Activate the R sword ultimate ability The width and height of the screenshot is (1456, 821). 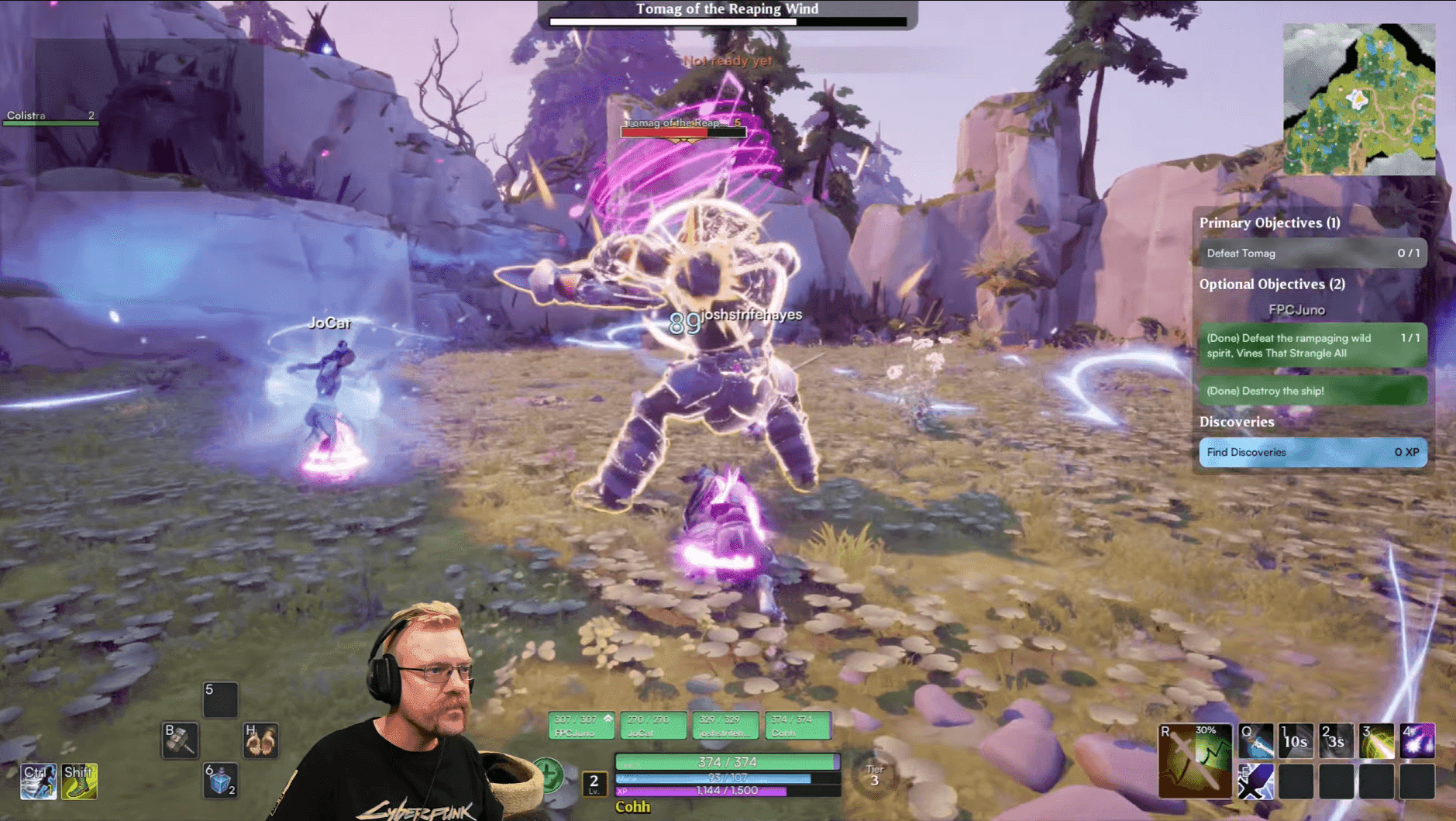click(x=1194, y=761)
